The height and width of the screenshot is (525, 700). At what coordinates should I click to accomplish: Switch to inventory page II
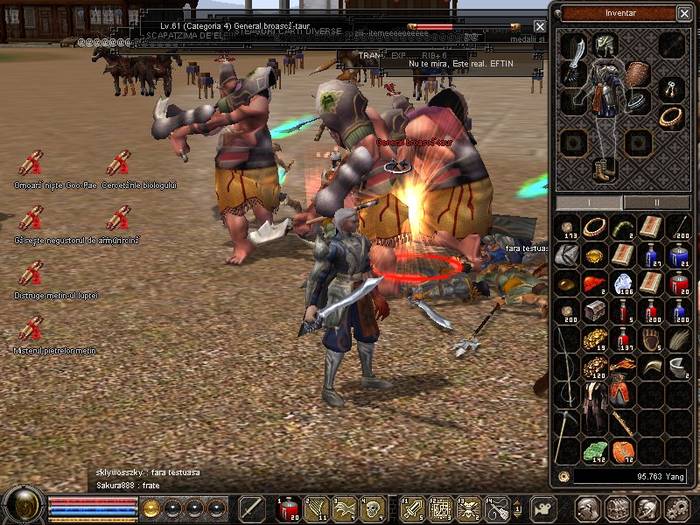click(657, 202)
